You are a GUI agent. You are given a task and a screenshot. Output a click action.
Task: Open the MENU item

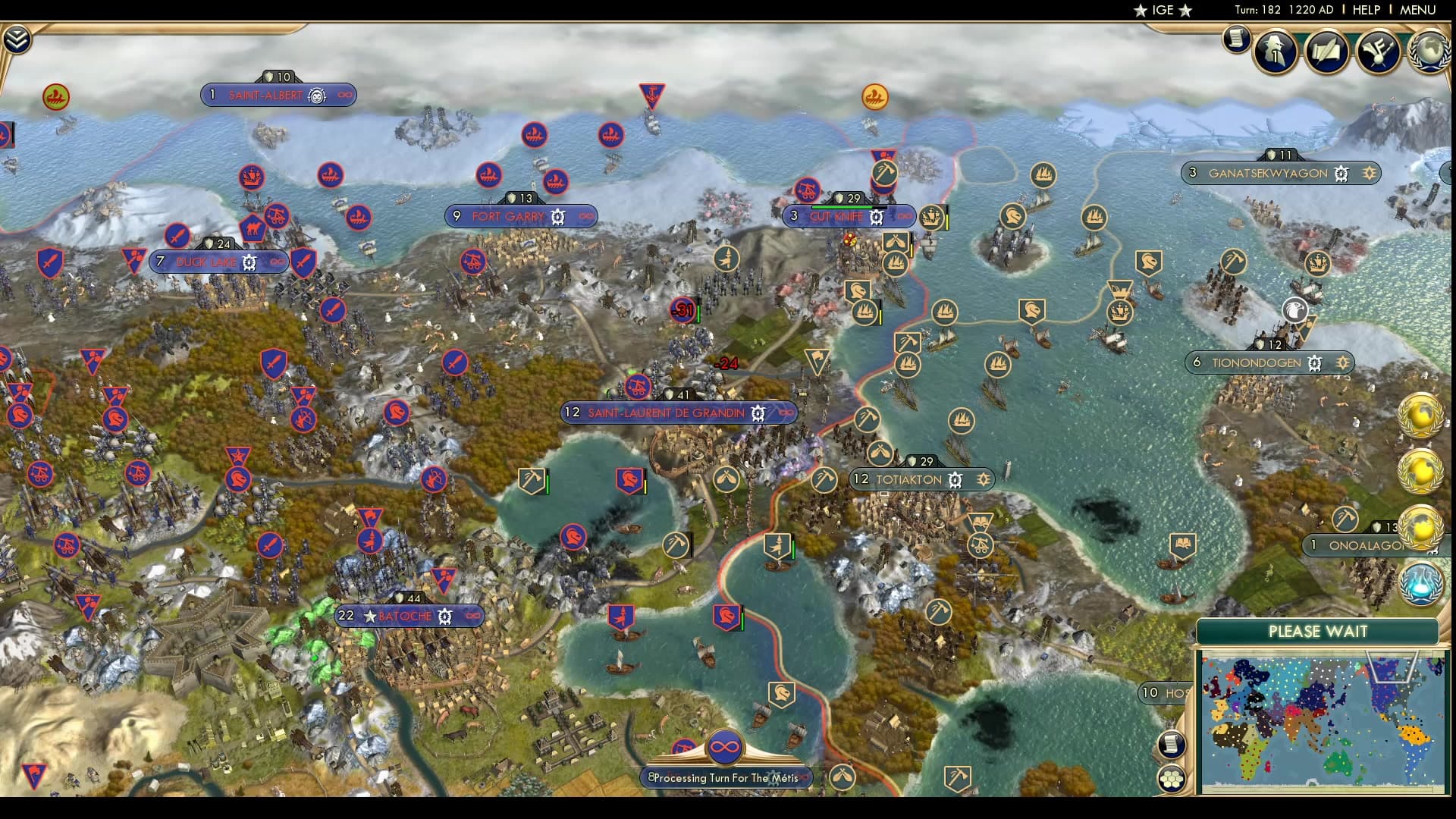click(x=1420, y=11)
